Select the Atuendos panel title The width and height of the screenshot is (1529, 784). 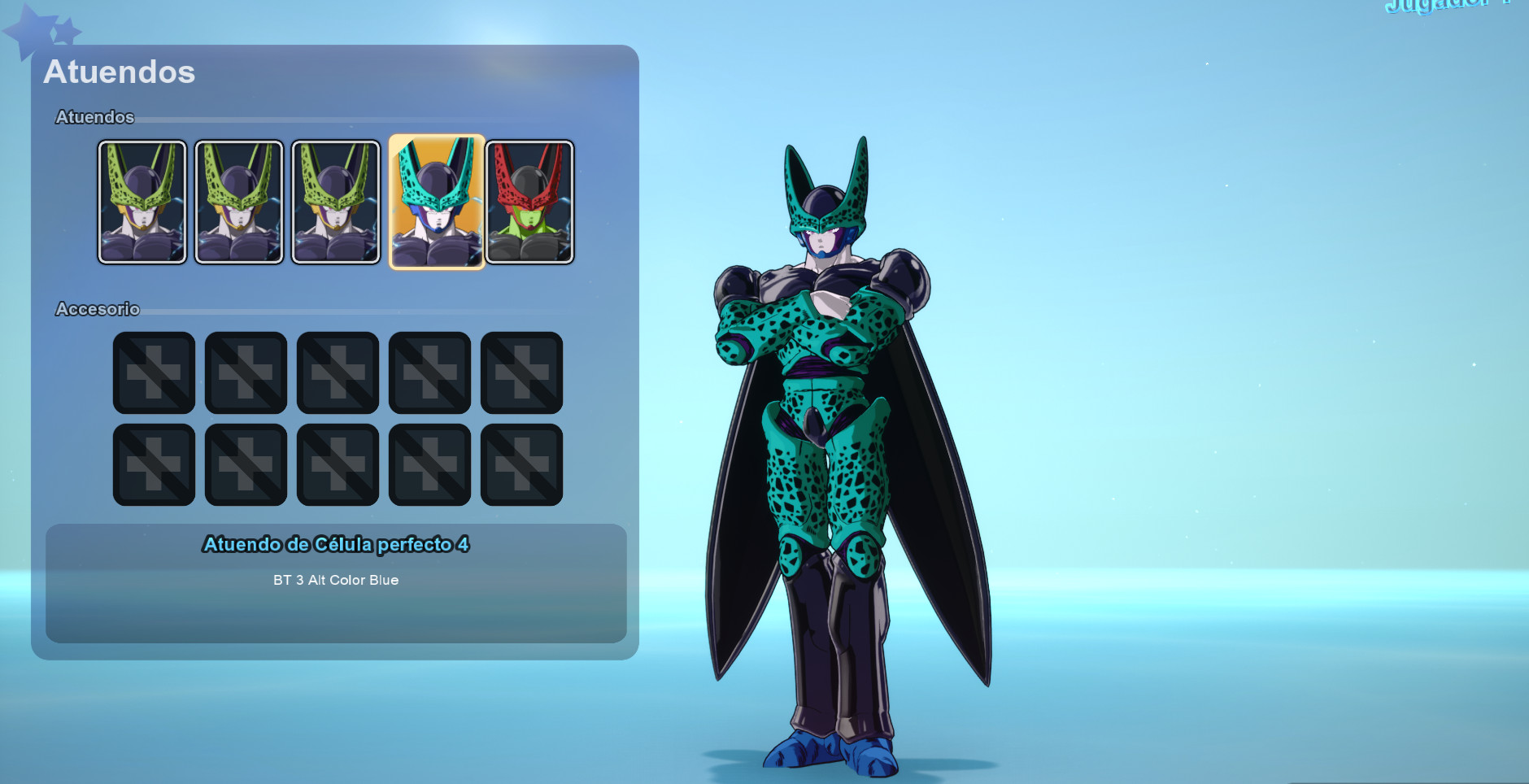pyautogui.click(x=120, y=73)
